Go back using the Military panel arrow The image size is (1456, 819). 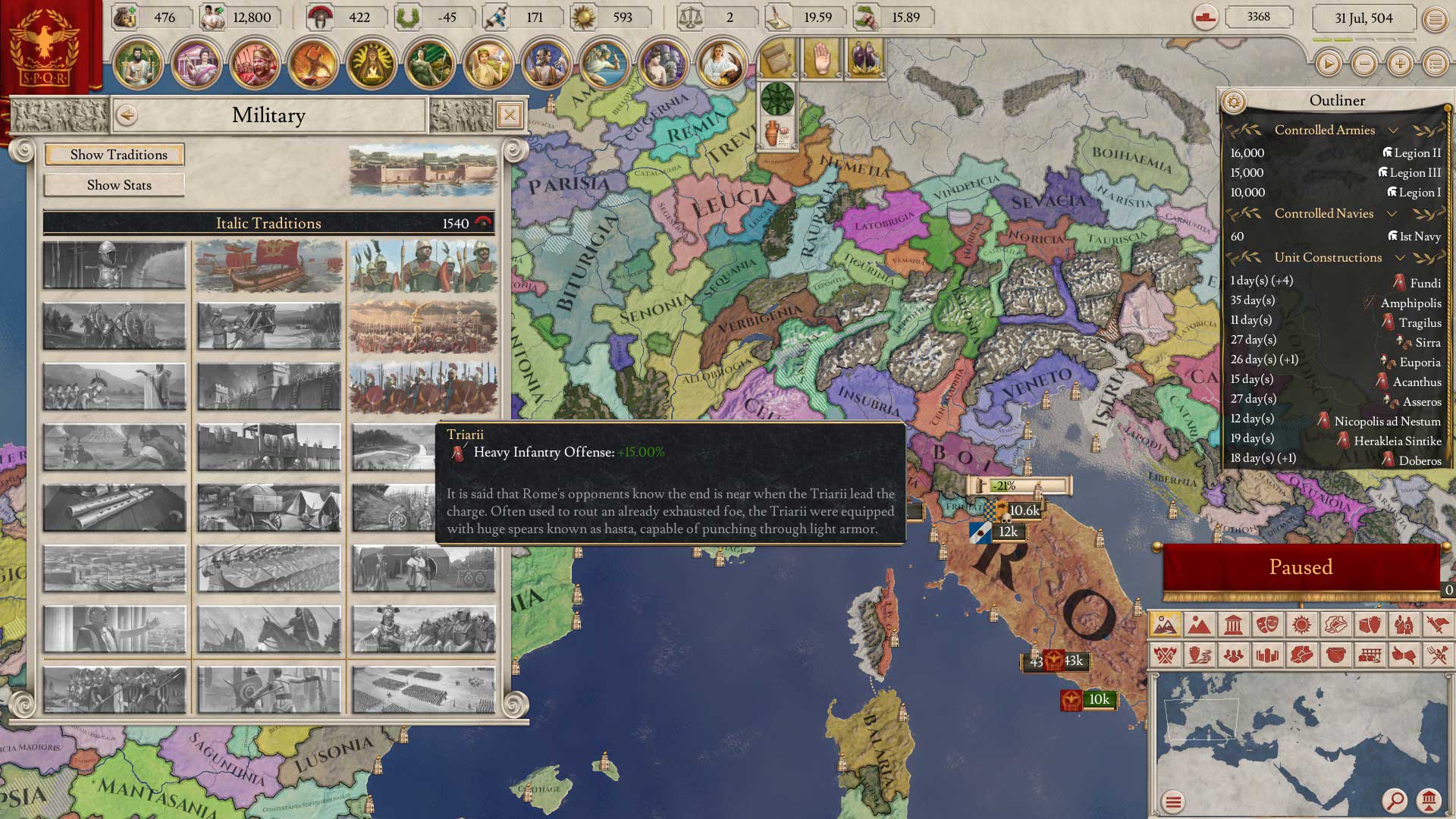[x=127, y=115]
